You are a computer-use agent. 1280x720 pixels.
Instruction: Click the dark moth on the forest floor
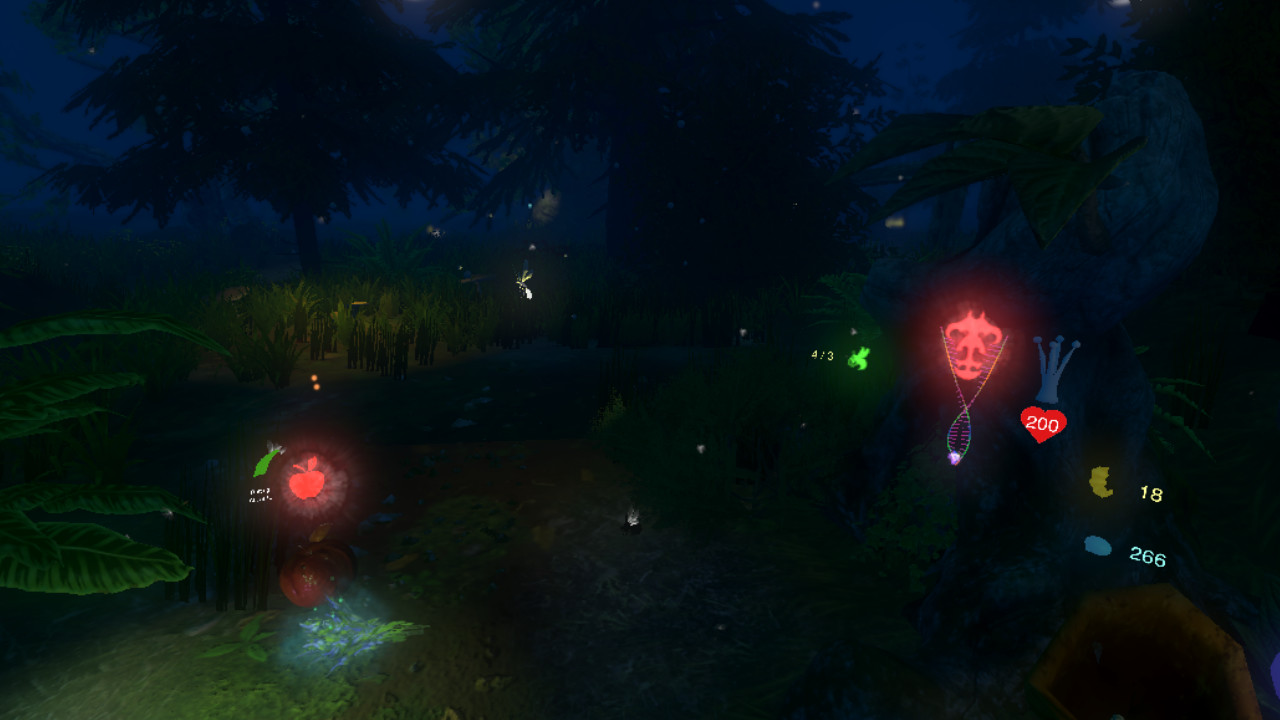[x=632, y=518]
